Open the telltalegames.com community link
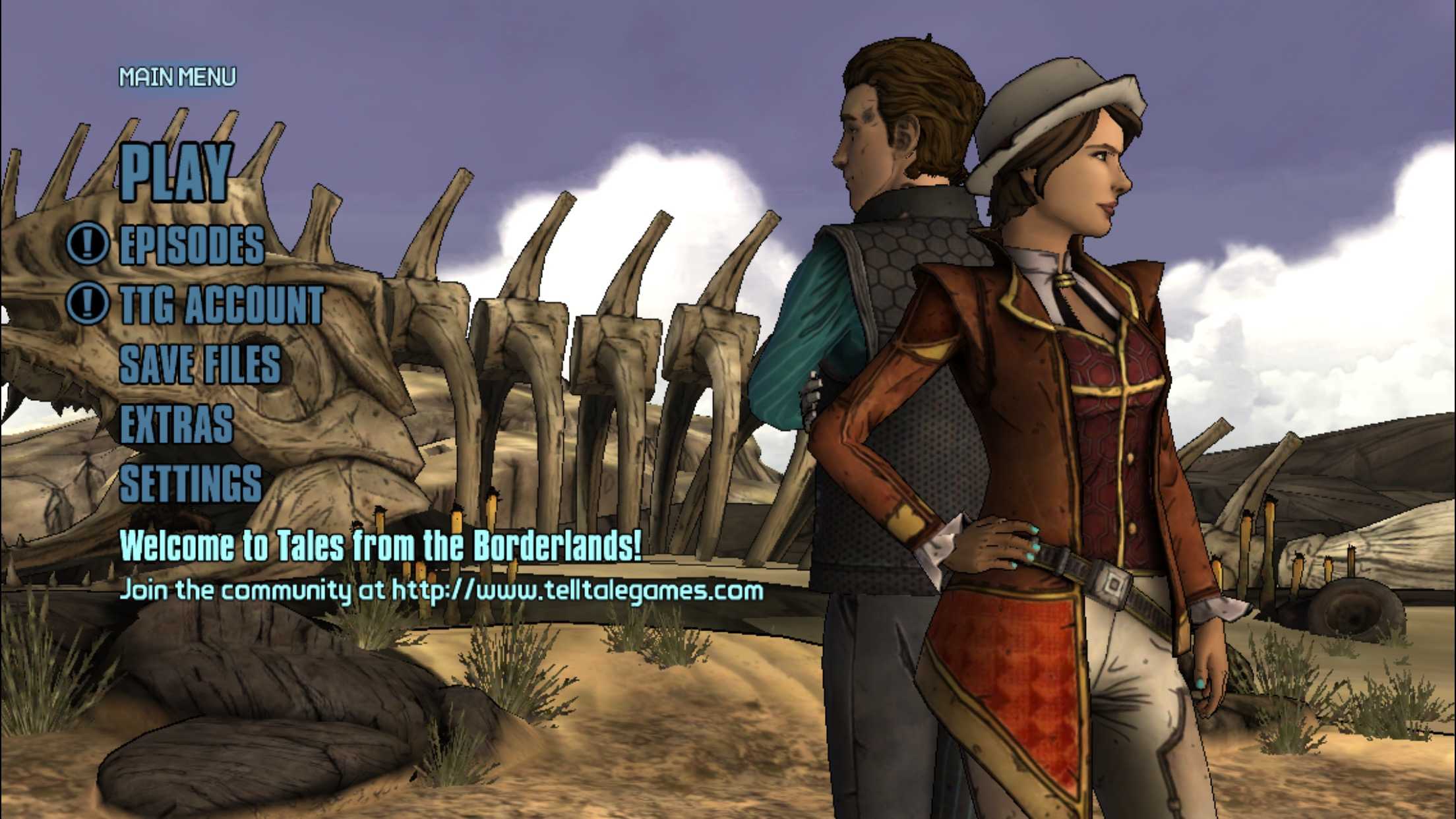 578,590
